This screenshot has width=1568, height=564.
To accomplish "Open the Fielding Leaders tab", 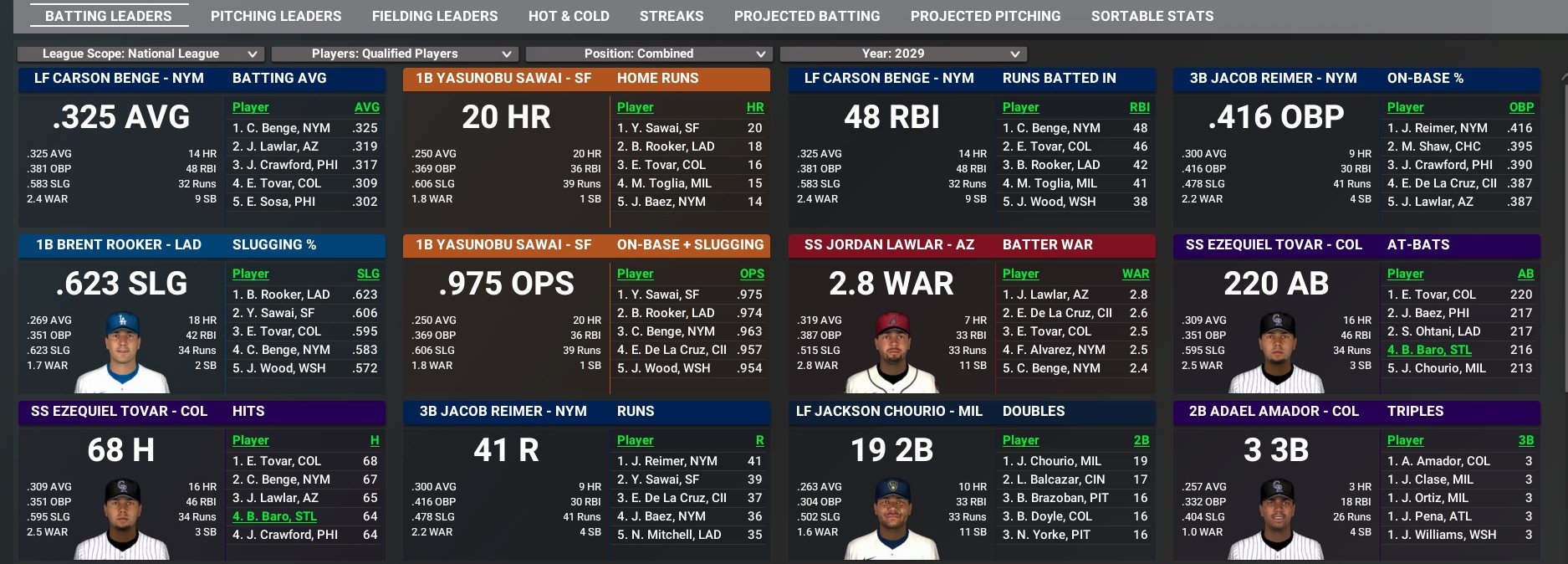I will tap(434, 16).
